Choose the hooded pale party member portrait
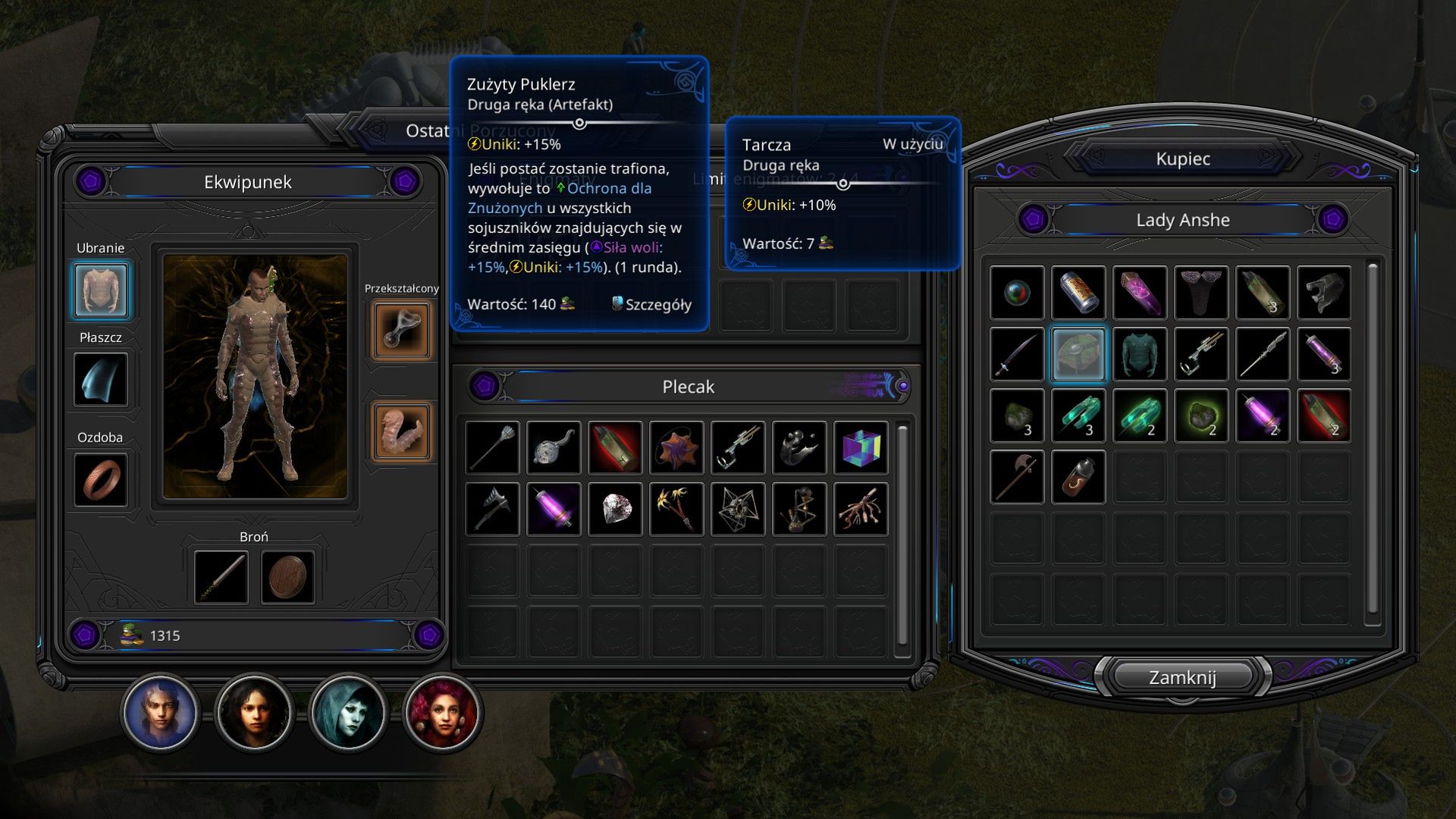Viewport: 1456px width, 819px height. click(x=348, y=714)
